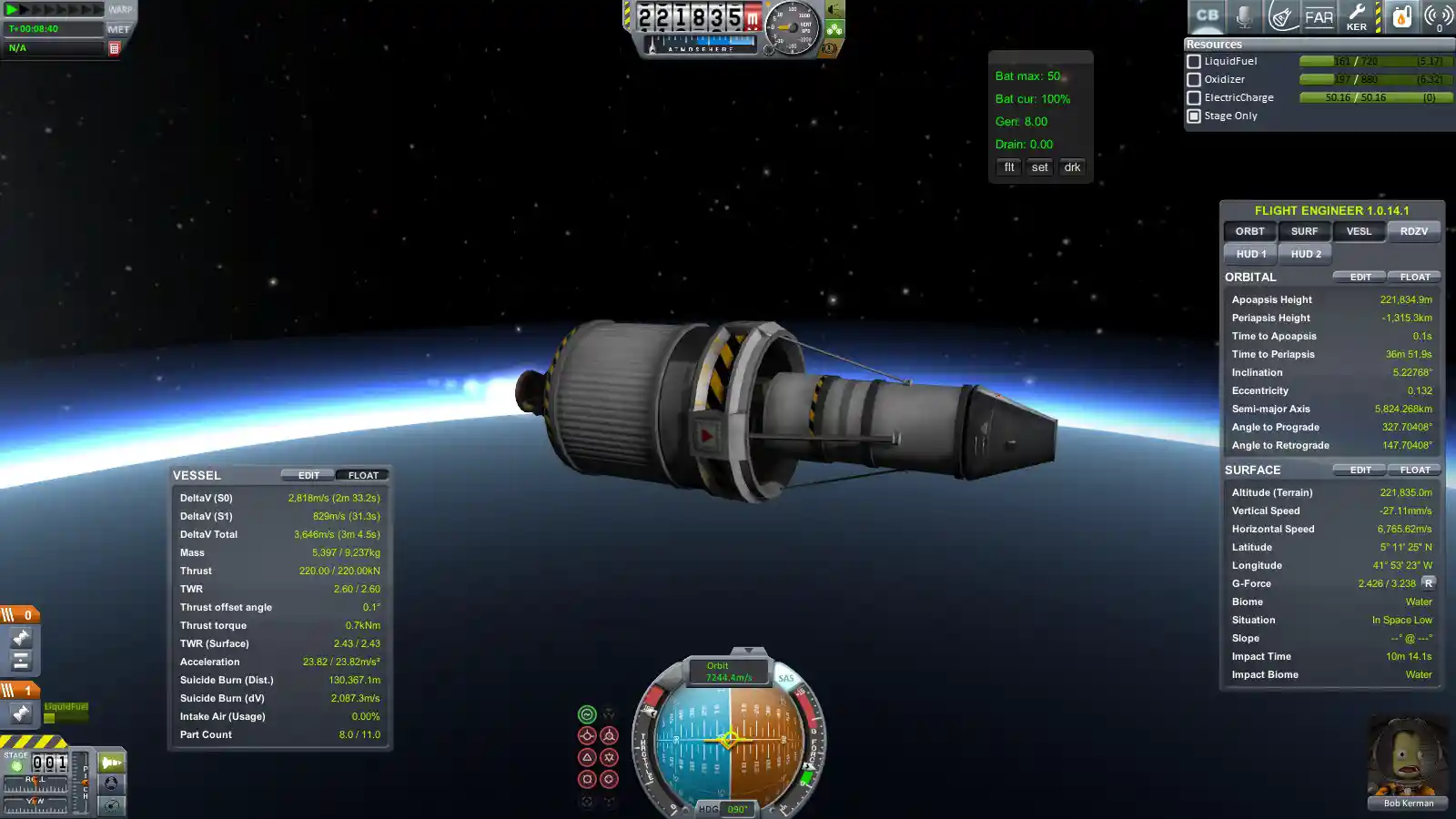The image size is (1456, 819).
Task: Show the RDZV rendezvous tab
Action: [x=1413, y=231]
